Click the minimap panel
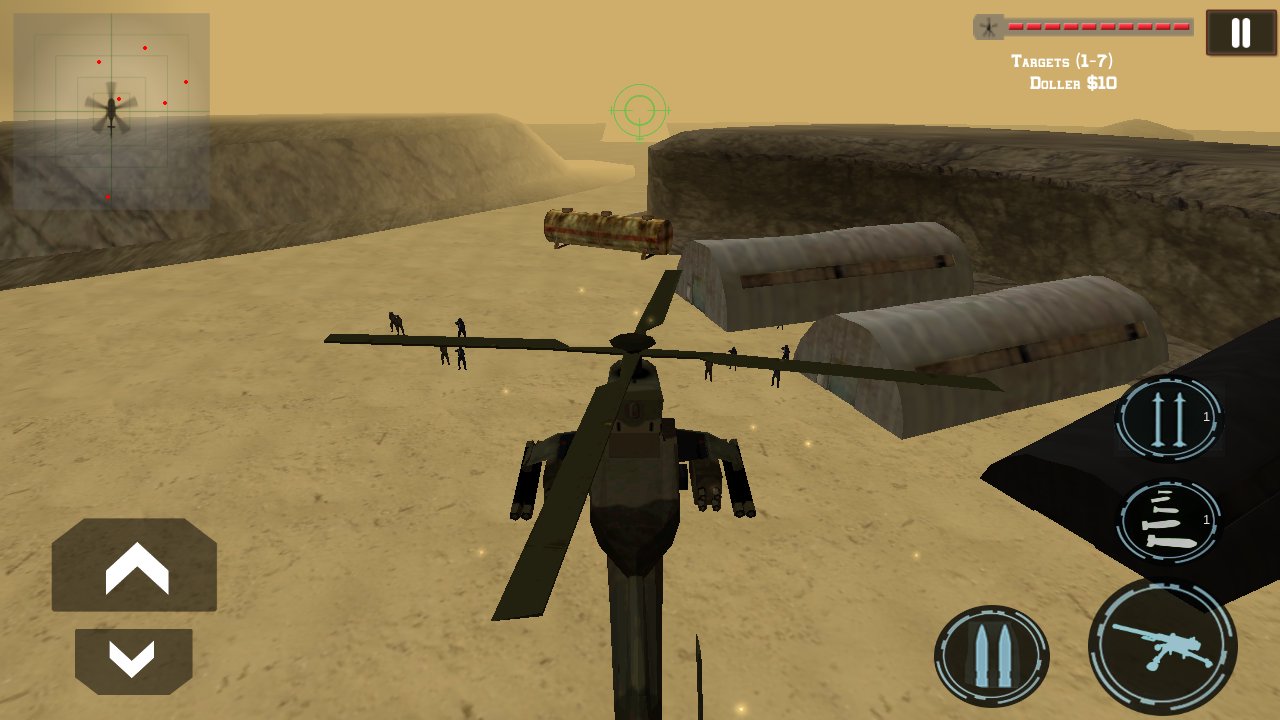The height and width of the screenshot is (720, 1280). pyautogui.click(x=110, y=110)
